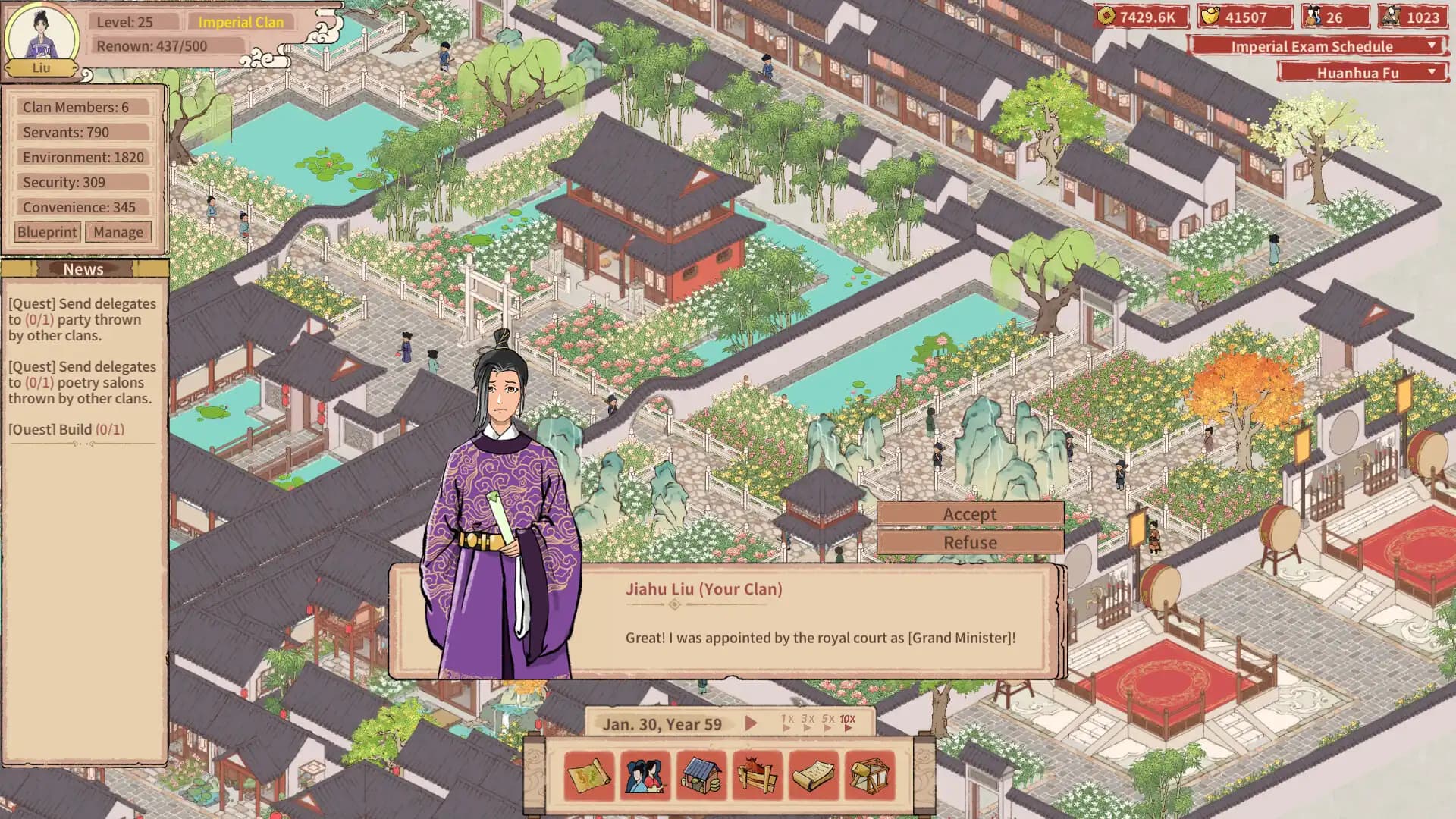Expand the Imperial Exam Schedule dropdown
Viewport: 1456px width, 819px height.
[x=1318, y=46]
